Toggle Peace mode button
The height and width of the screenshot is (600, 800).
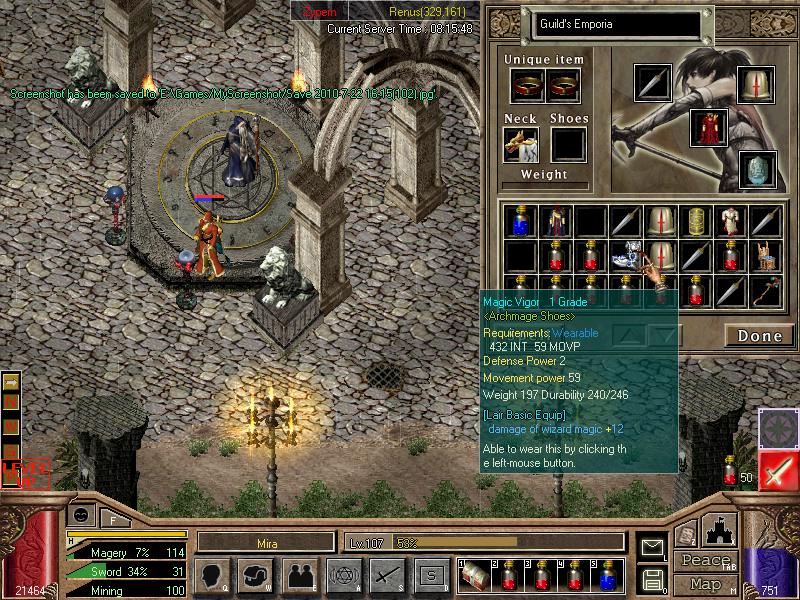point(705,560)
